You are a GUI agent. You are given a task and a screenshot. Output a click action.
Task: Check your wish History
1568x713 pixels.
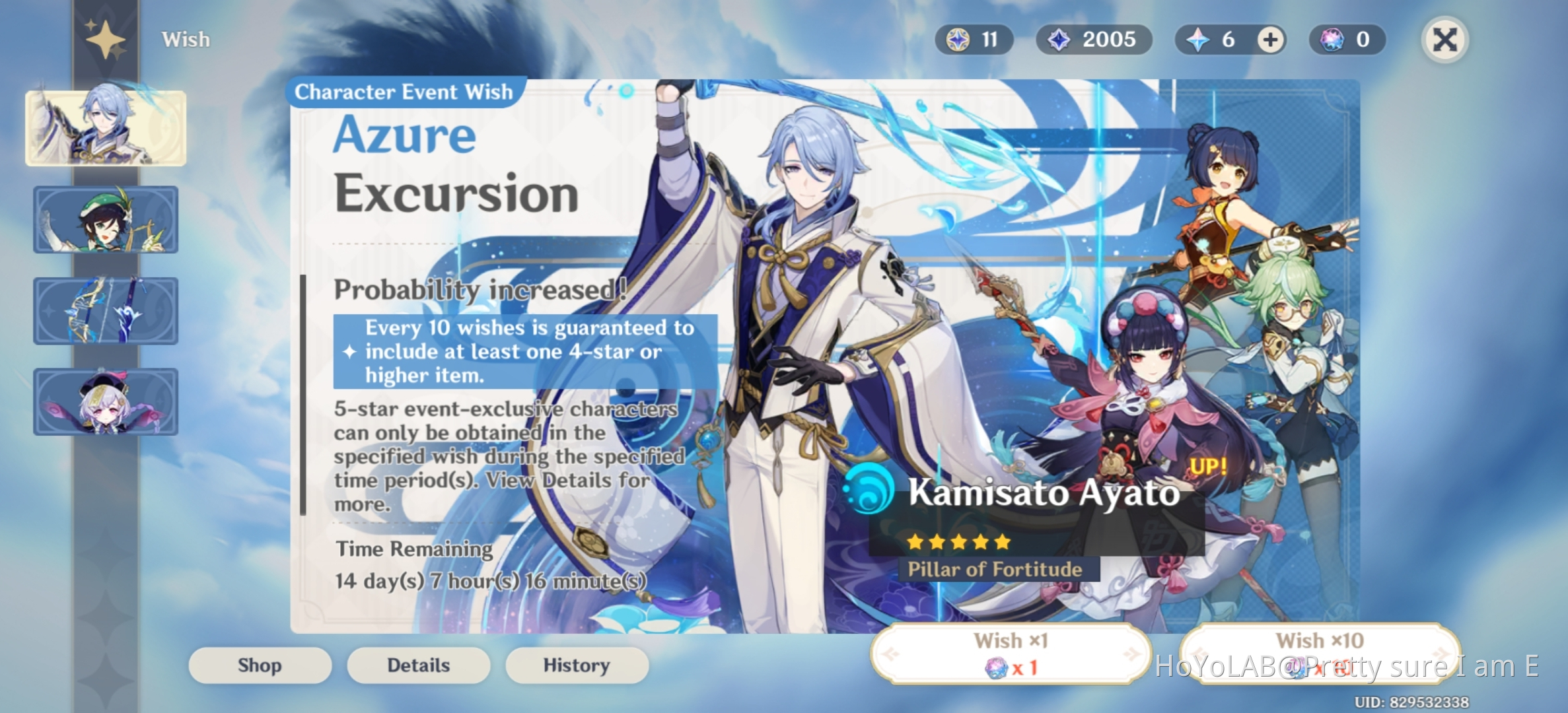click(576, 665)
